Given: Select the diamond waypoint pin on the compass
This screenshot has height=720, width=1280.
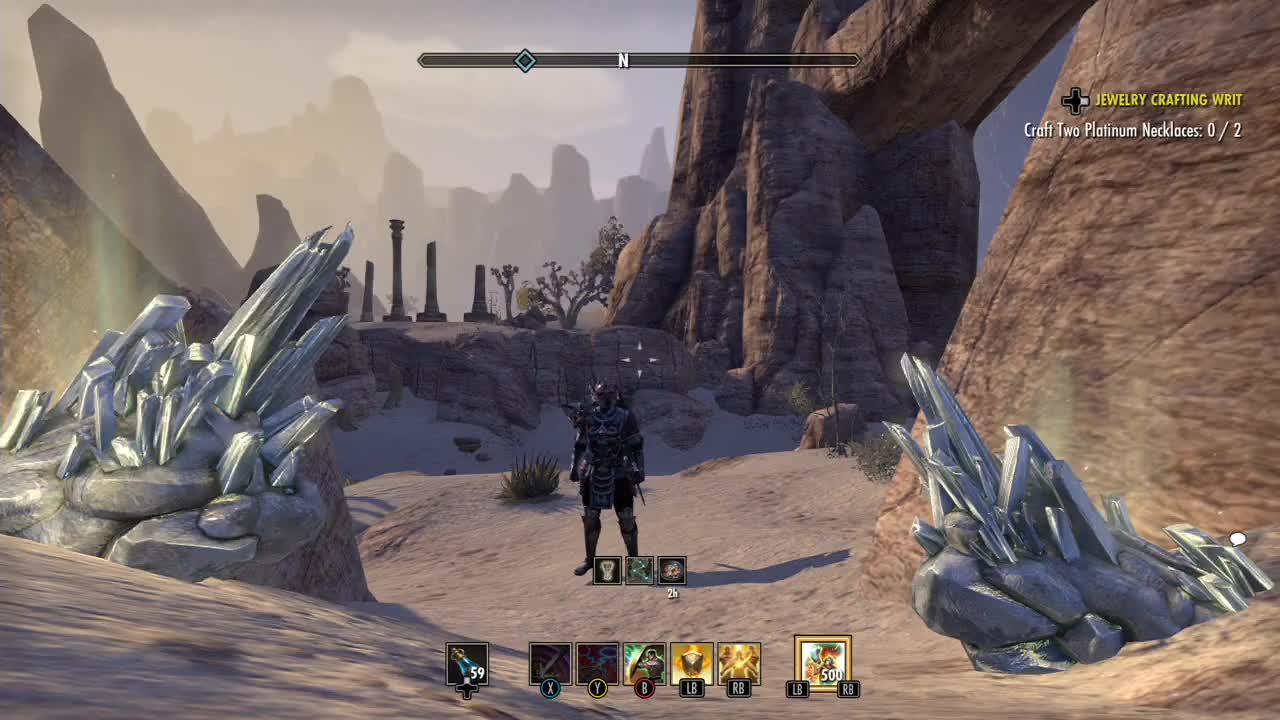Looking at the screenshot, I should point(523,60).
